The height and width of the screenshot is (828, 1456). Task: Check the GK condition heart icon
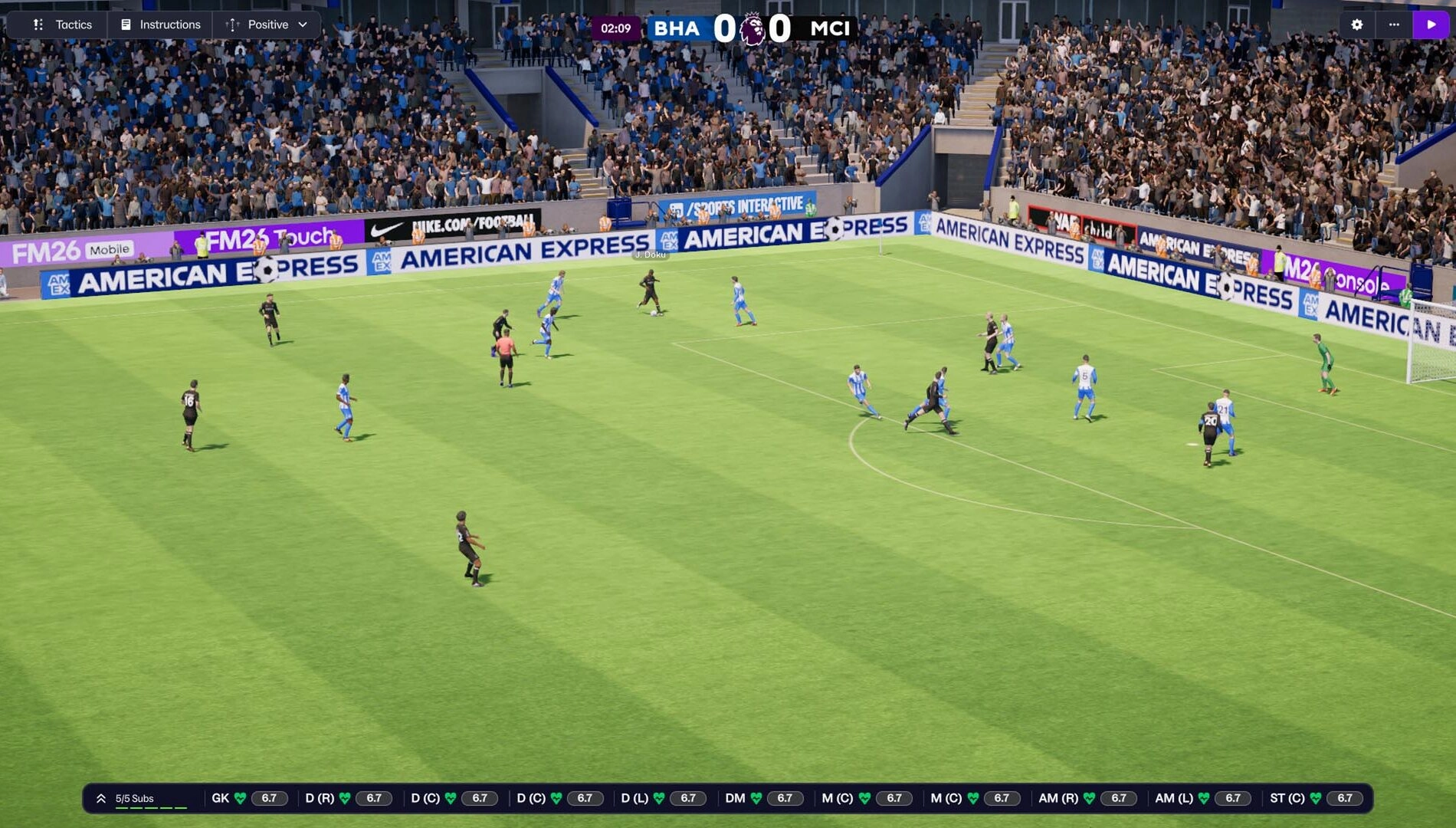(x=238, y=797)
